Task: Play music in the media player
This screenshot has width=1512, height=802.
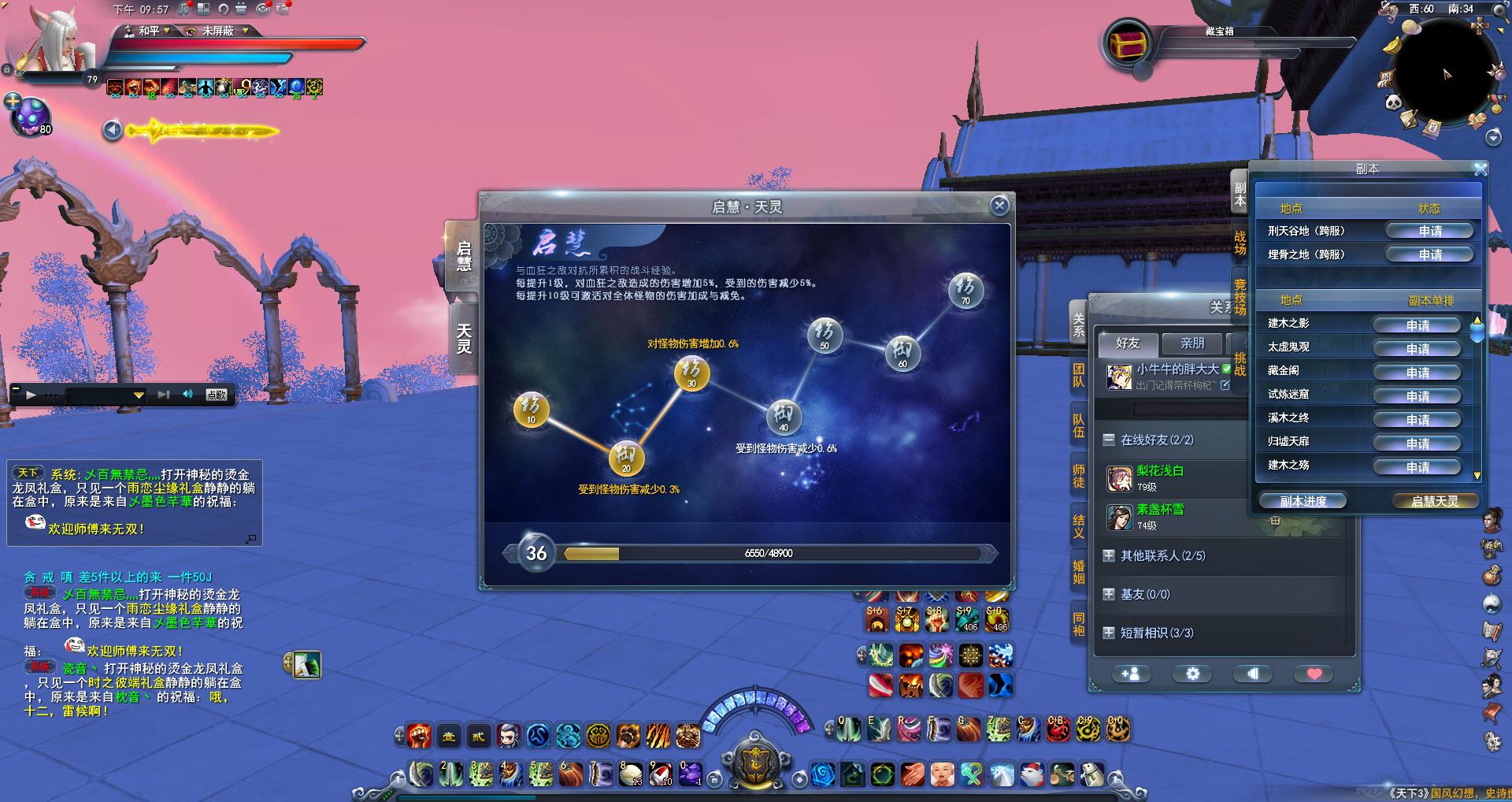Action: click(31, 395)
